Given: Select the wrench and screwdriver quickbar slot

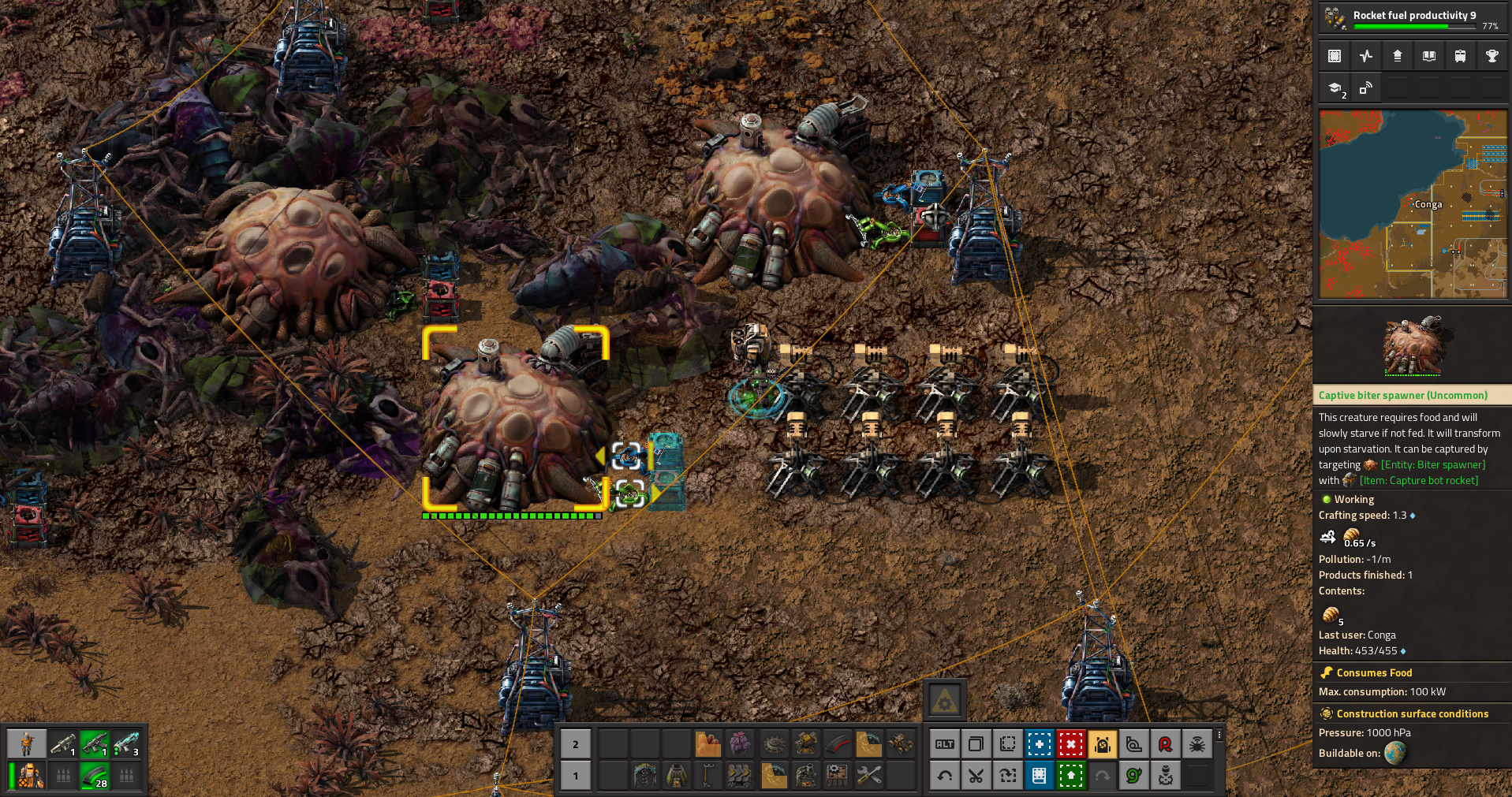Looking at the screenshot, I should (869, 776).
